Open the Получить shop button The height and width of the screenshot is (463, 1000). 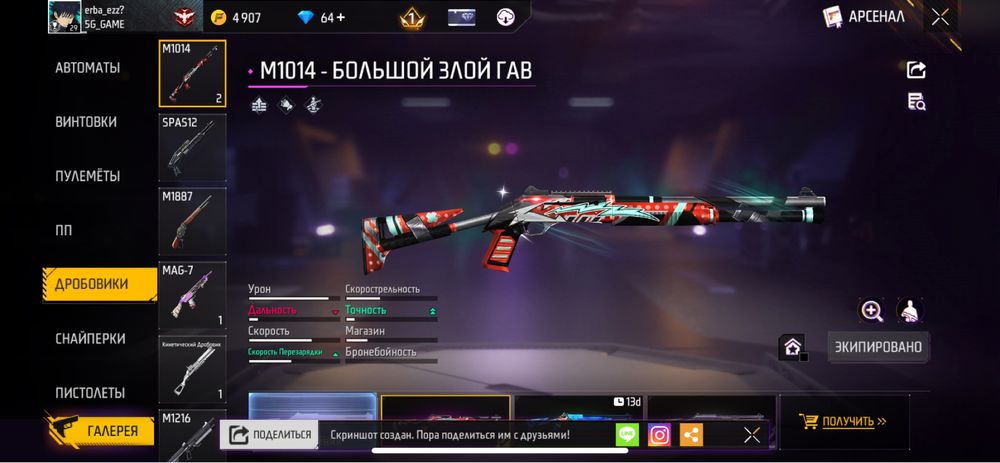click(x=845, y=421)
